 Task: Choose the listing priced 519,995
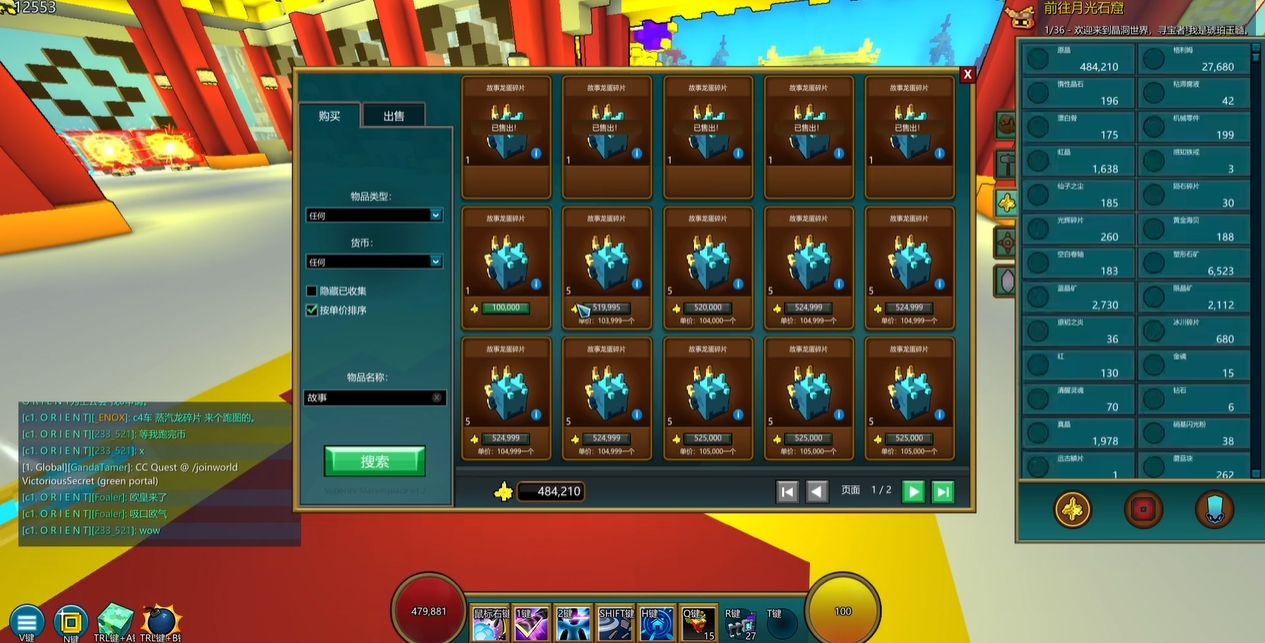(607, 267)
